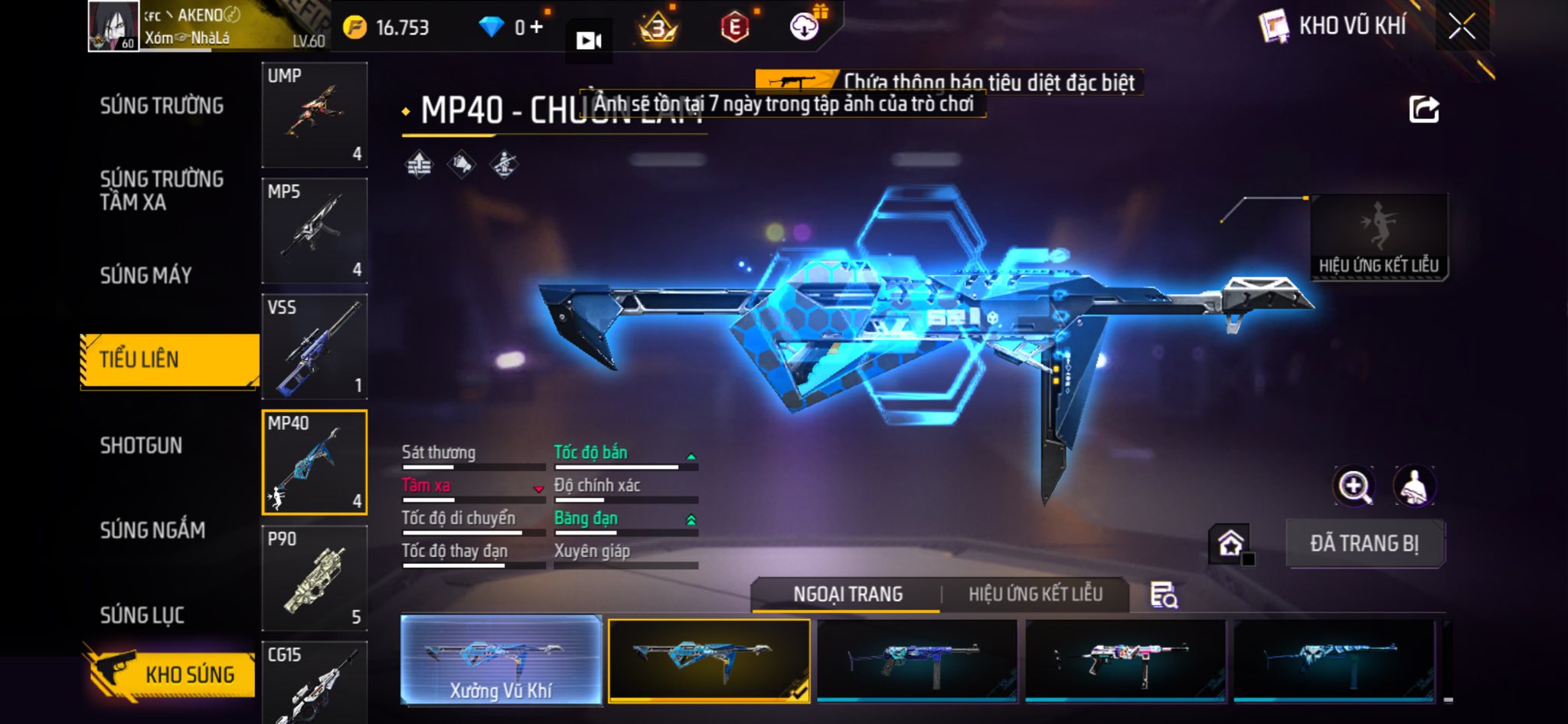This screenshot has width=1568, height=724.
Task: Select the UMP weapon tile
Action: 314,115
